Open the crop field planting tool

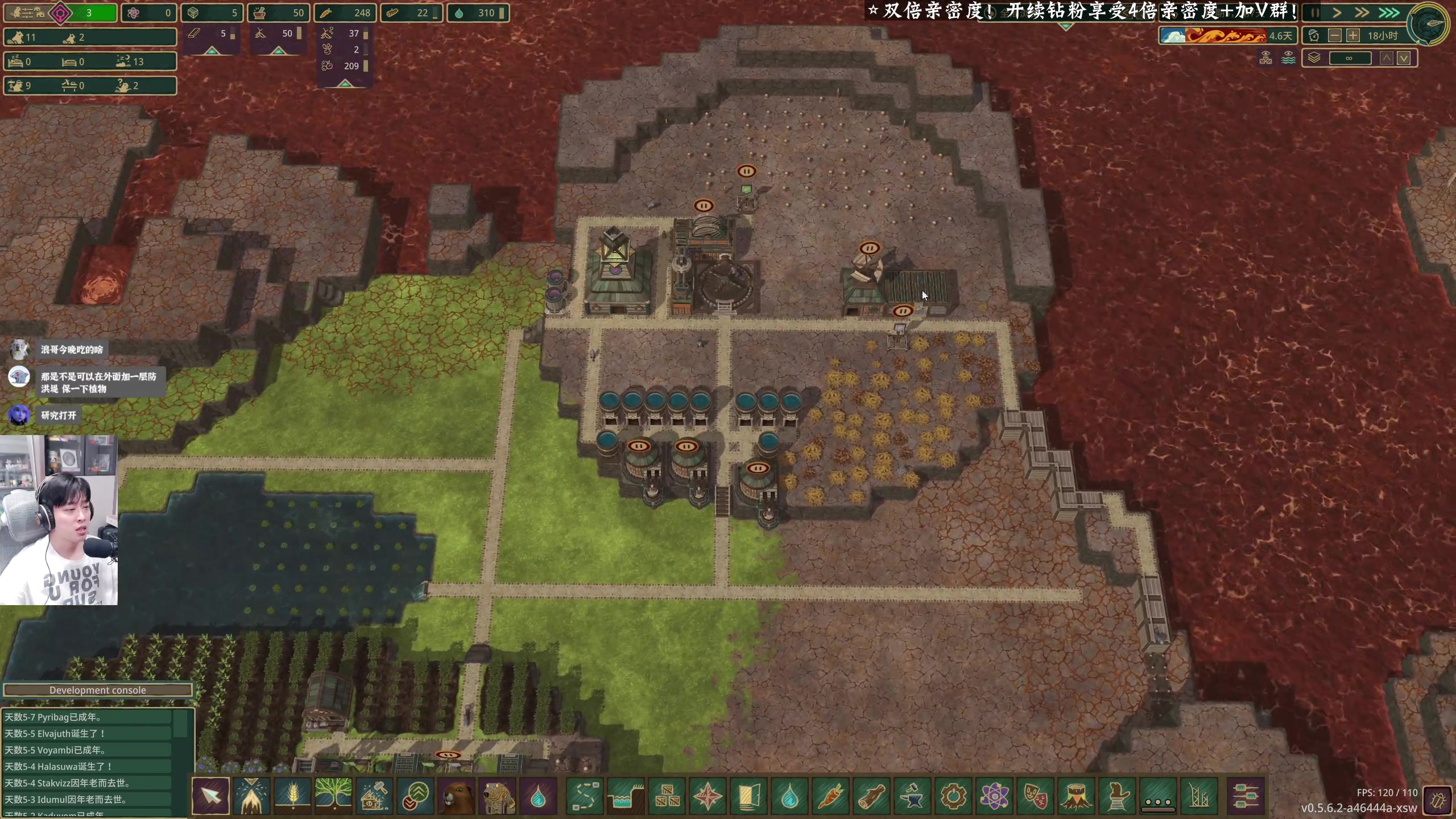pos(292,796)
